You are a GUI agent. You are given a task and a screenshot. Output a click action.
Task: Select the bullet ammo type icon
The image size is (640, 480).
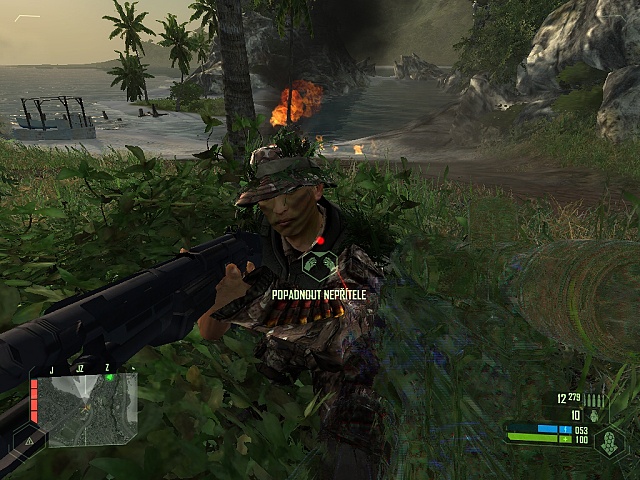pos(595,400)
